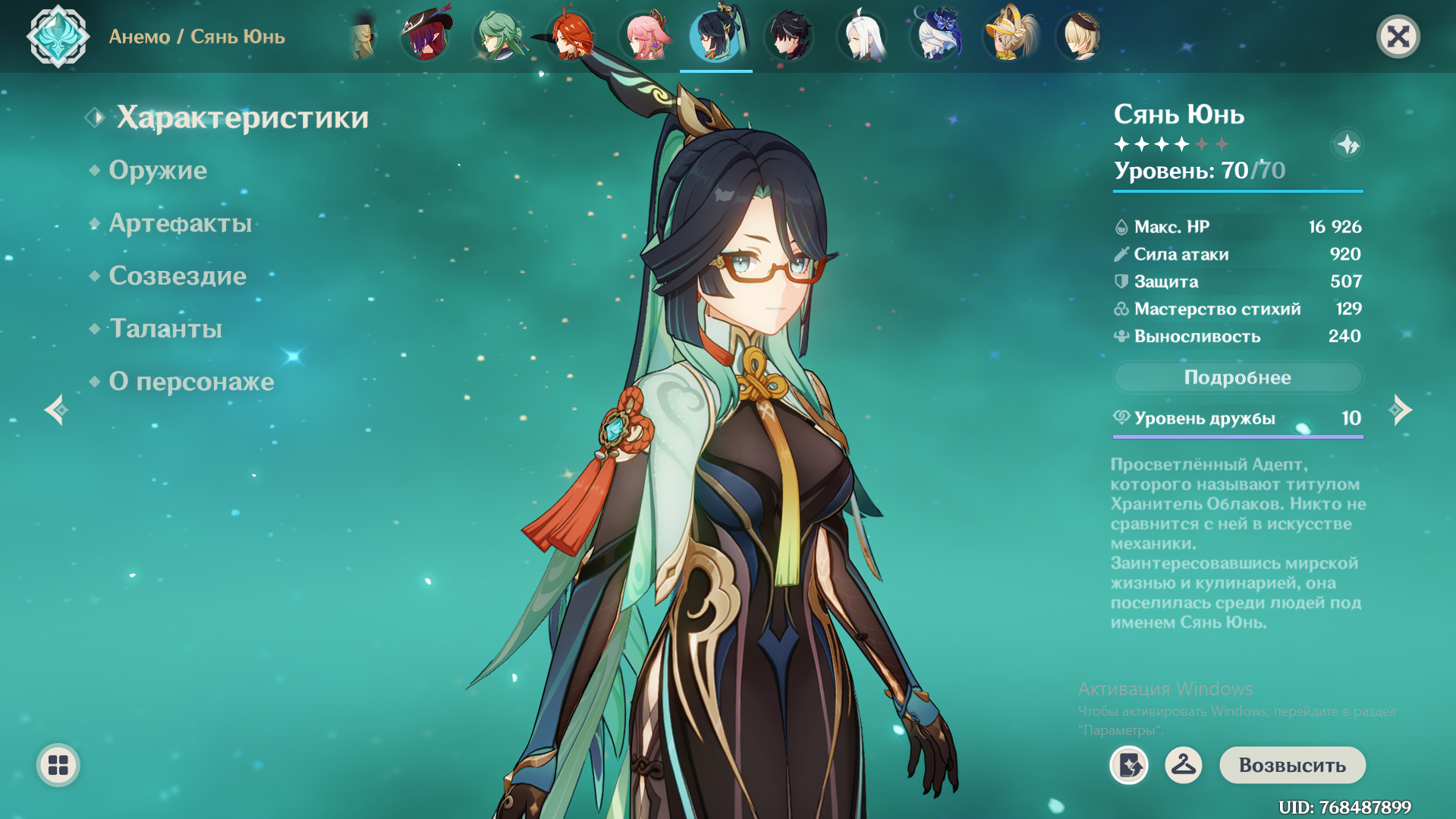Switch to the Таланты section
This screenshot has width=1456, height=819.
coord(166,329)
